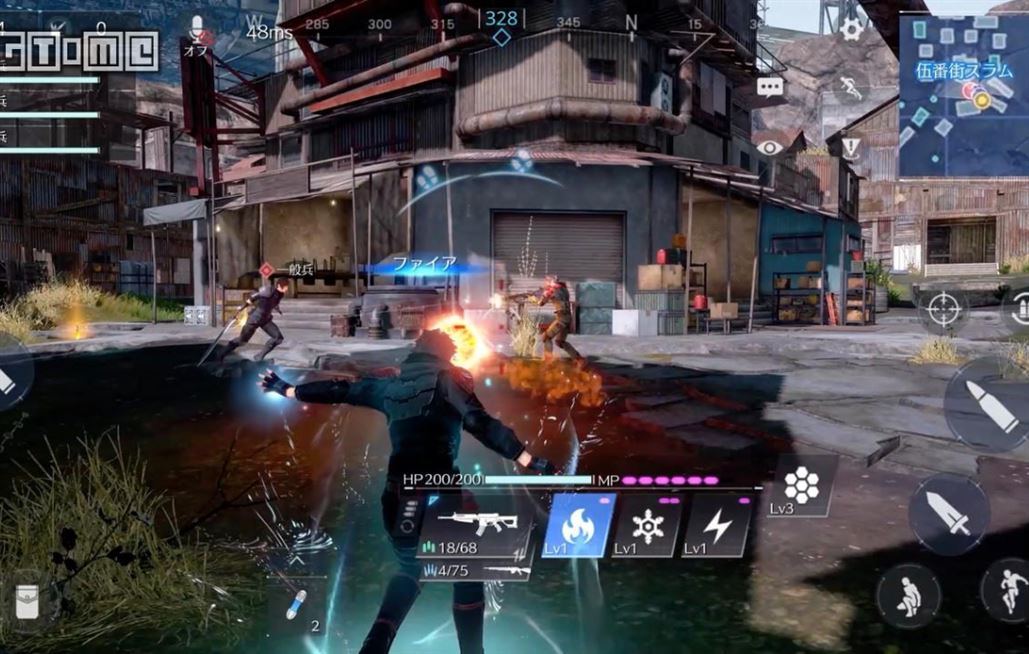Crouch using the kneeling figure button
Screen dimensions: 1029x654
click(907, 595)
